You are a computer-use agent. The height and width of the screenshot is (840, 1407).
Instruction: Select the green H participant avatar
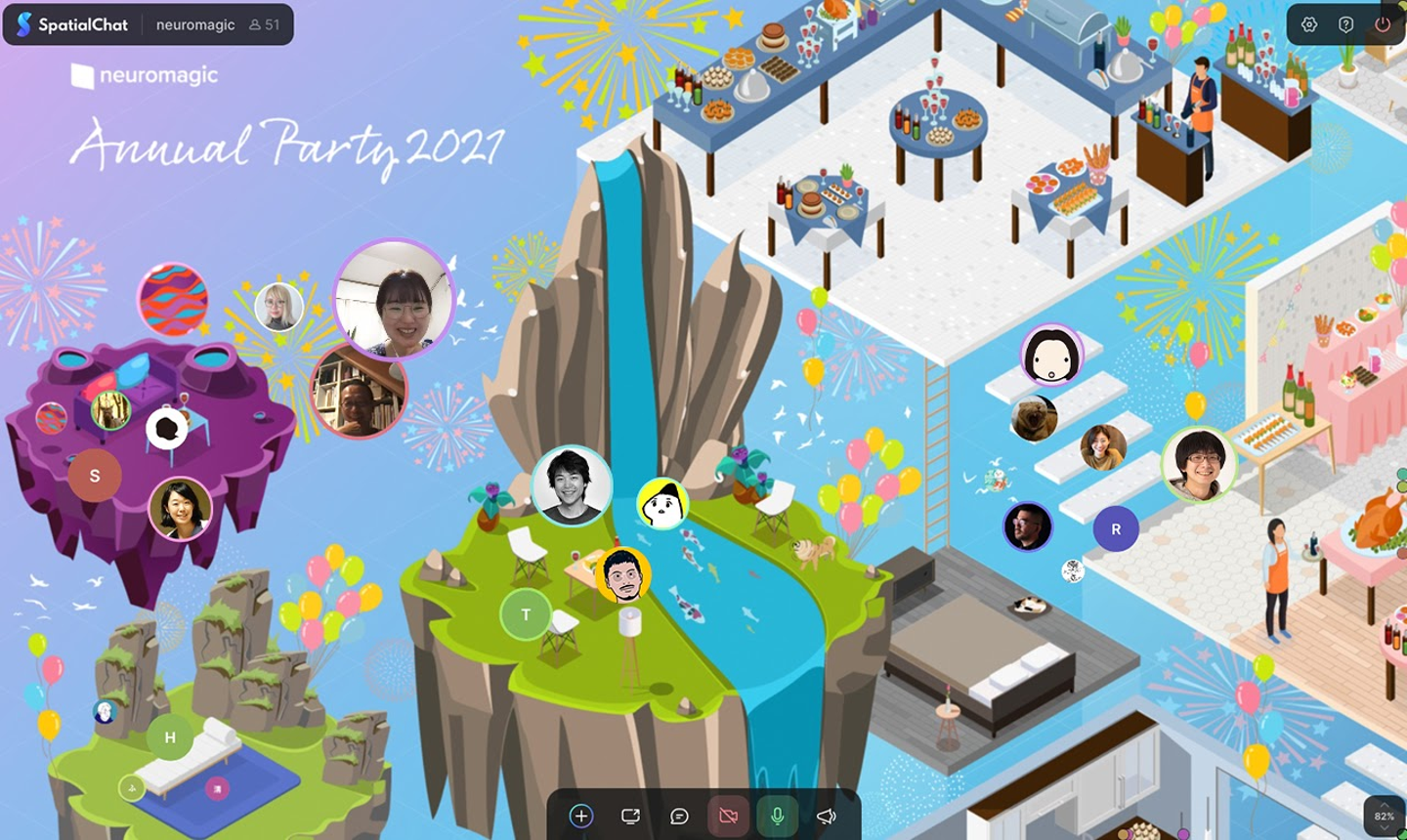click(170, 737)
